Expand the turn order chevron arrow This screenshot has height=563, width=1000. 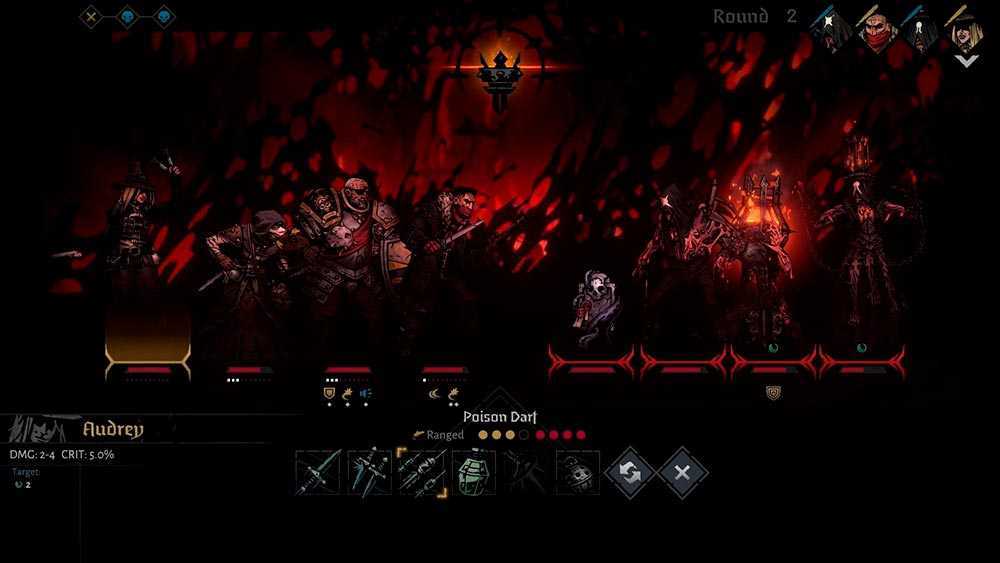[x=966, y=60]
